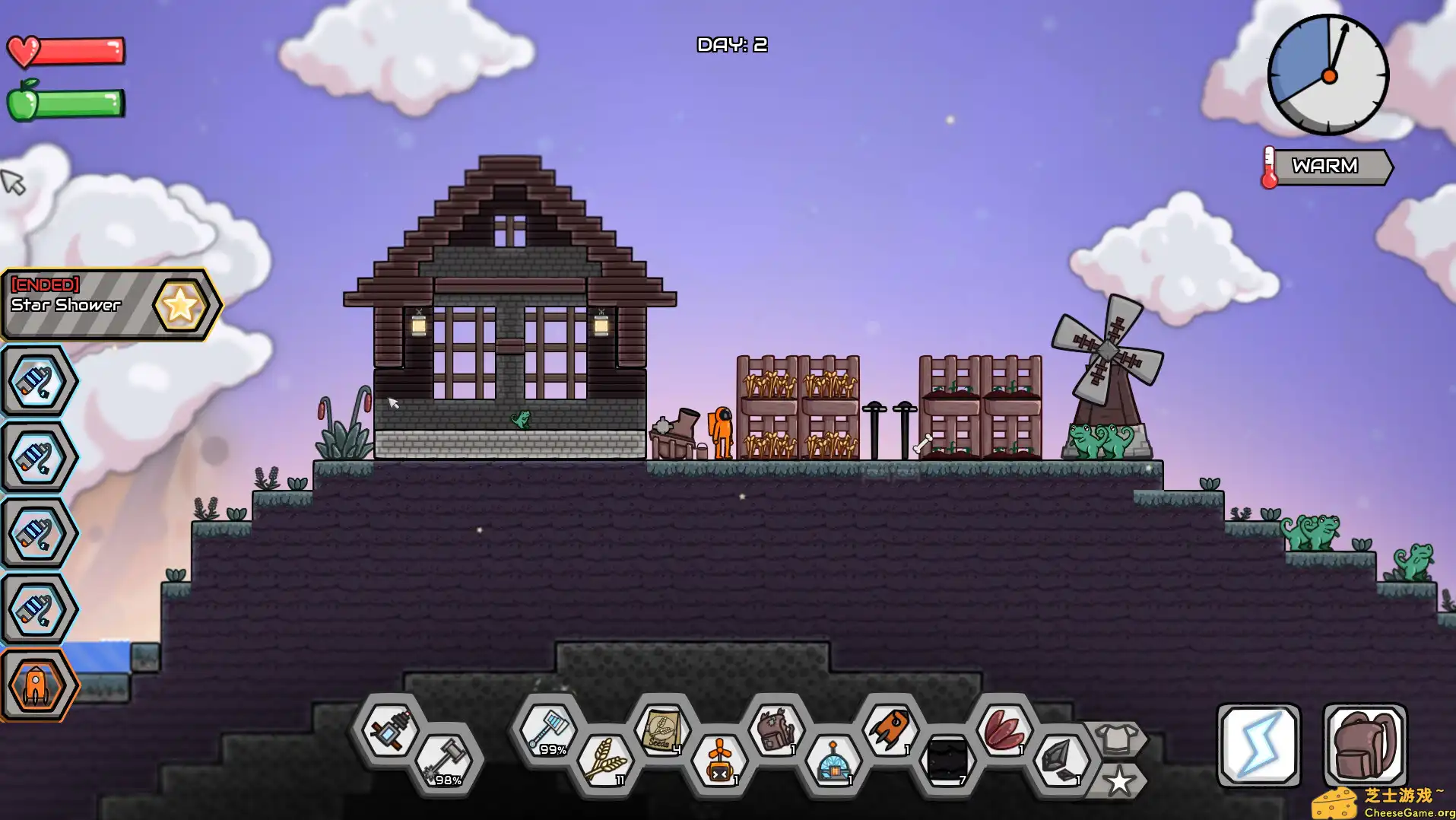The image size is (1456, 820).
Task: Switch to the star tab beside hotbar
Action: click(x=1118, y=781)
